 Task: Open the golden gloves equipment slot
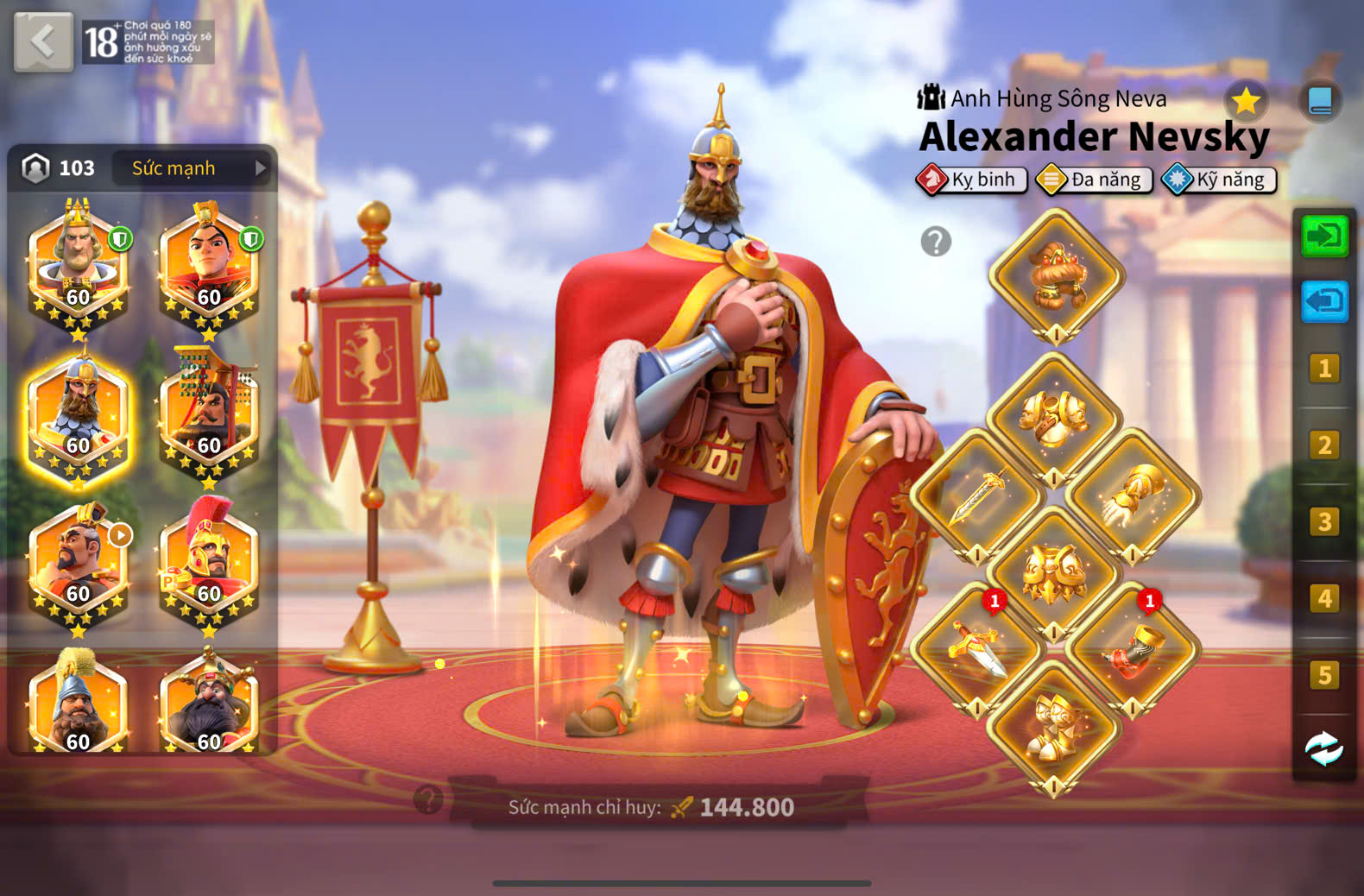coord(1133,496)
